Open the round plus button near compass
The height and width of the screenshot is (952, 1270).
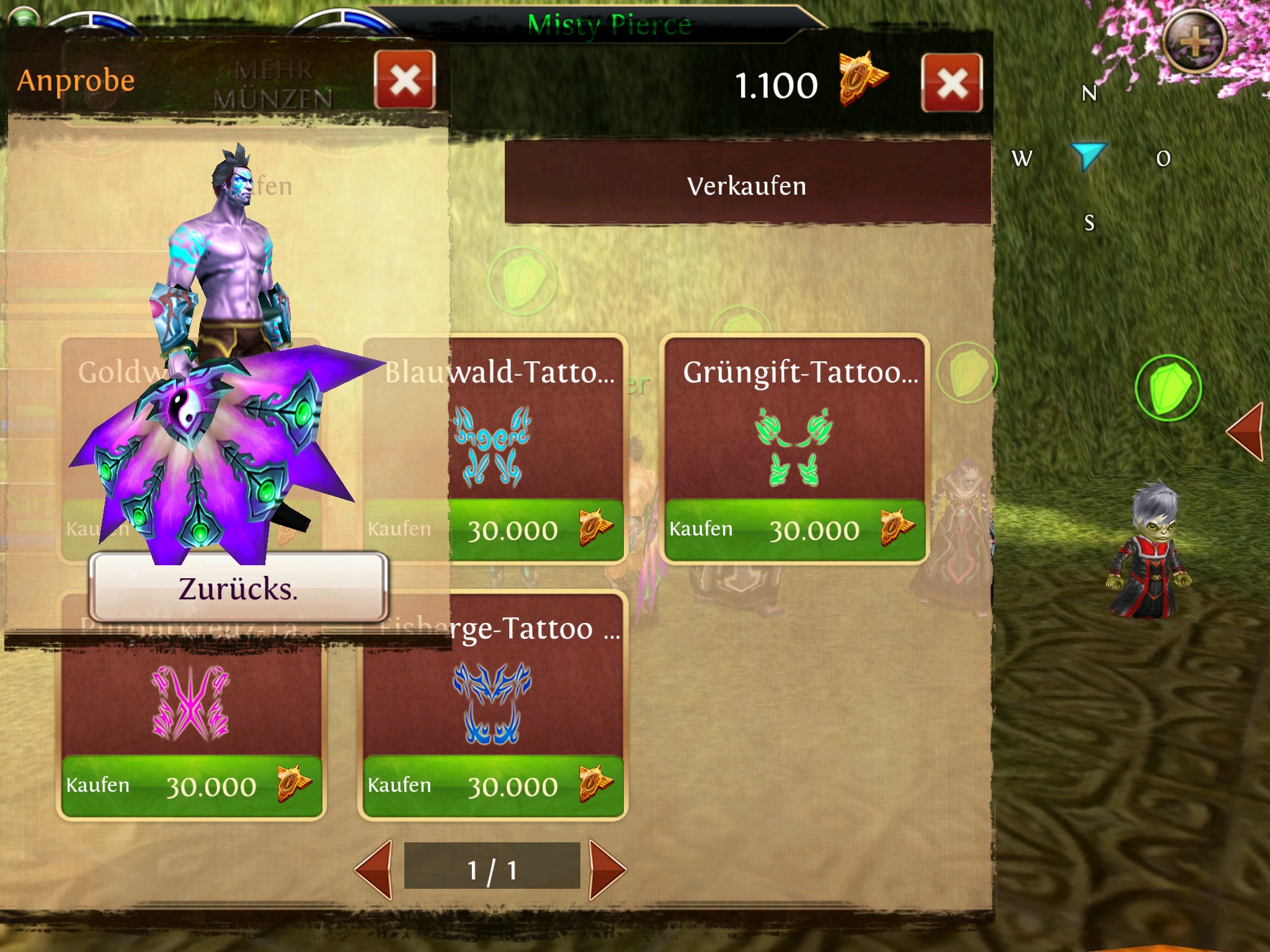point(1194,42)
